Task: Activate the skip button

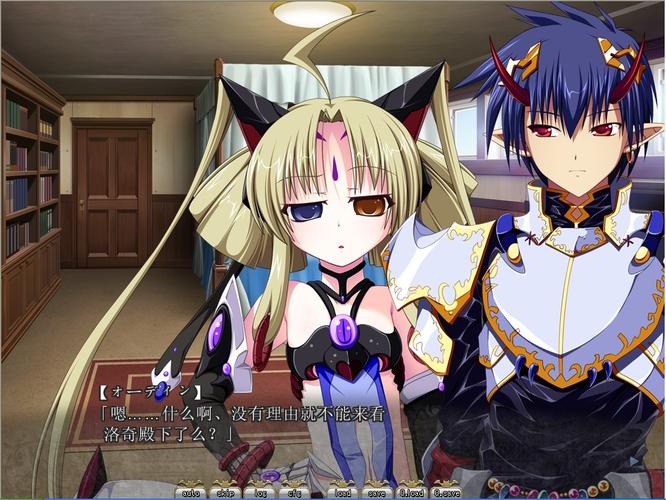Action: coord(225,491)
